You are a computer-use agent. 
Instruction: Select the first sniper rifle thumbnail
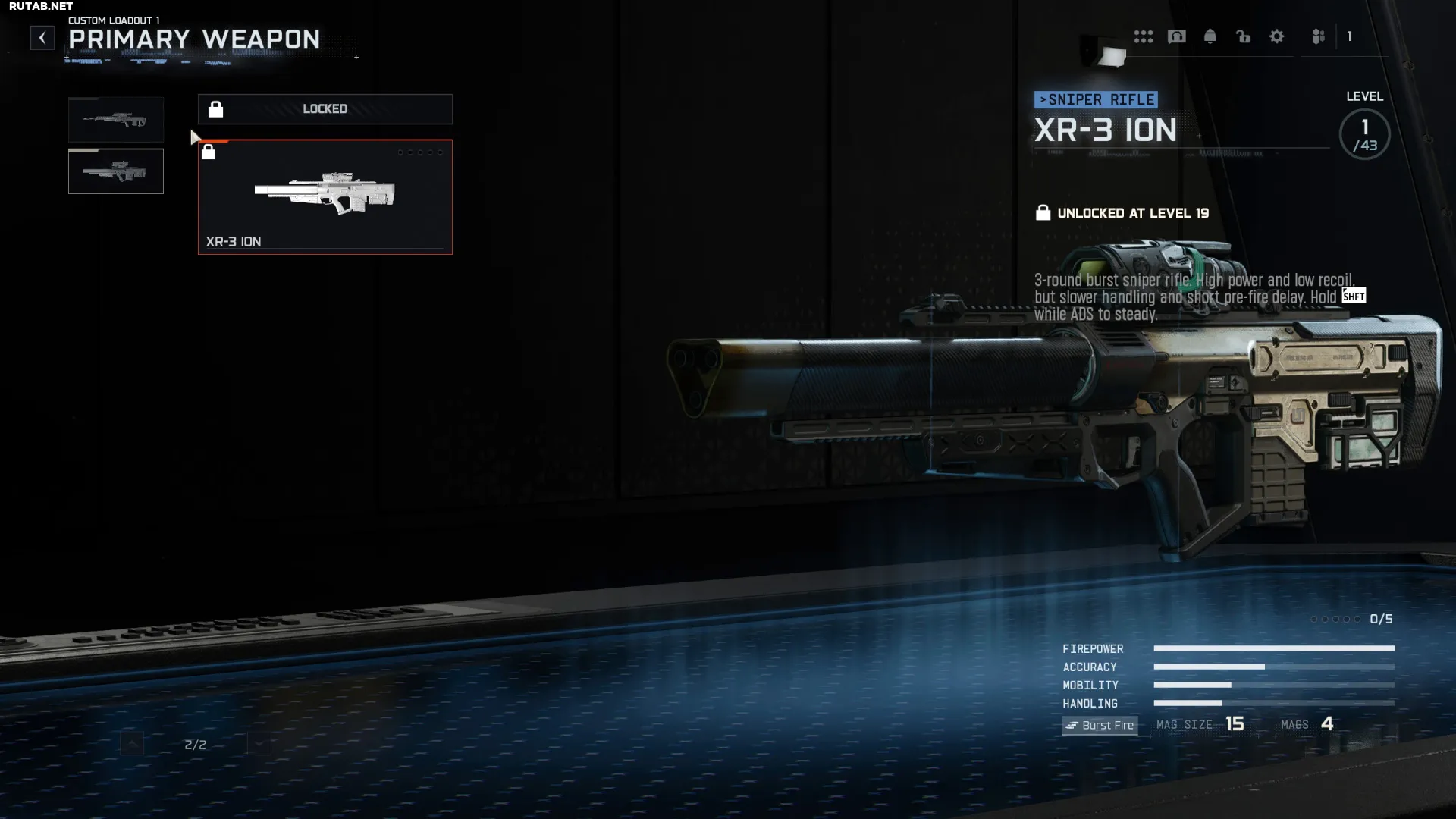[116, 120]
